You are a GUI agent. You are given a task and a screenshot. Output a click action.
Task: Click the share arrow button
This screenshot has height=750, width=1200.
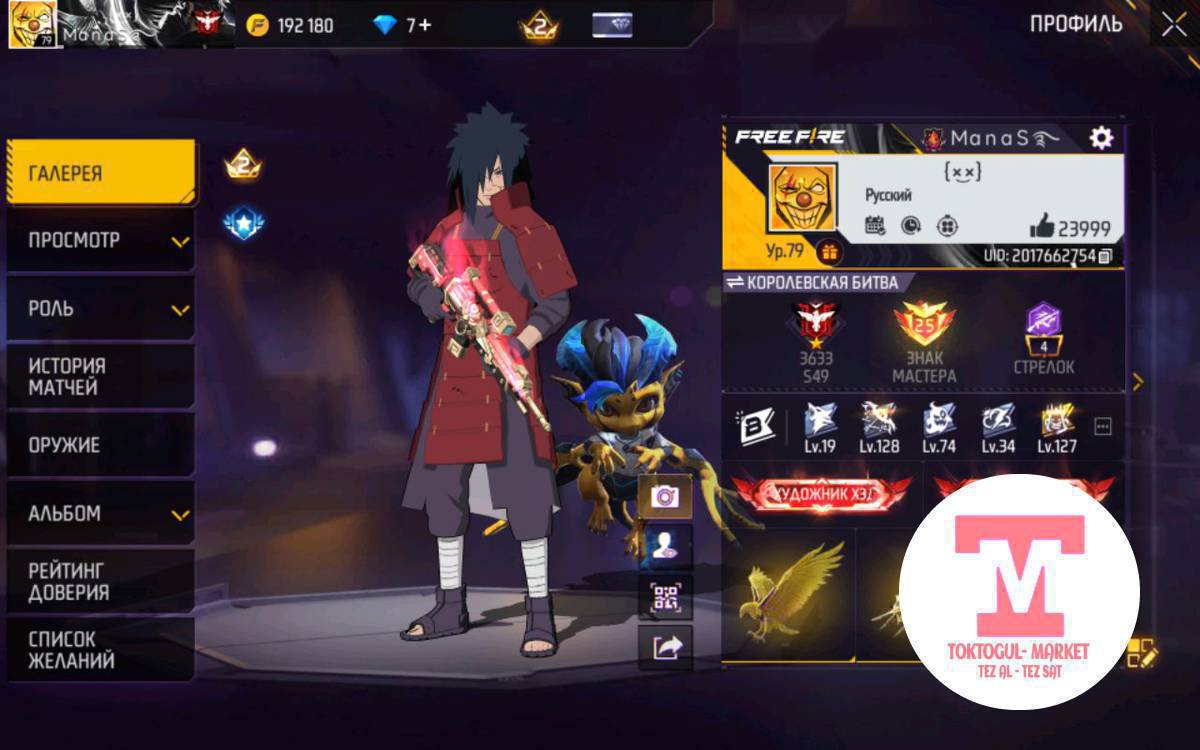point(665,648)
